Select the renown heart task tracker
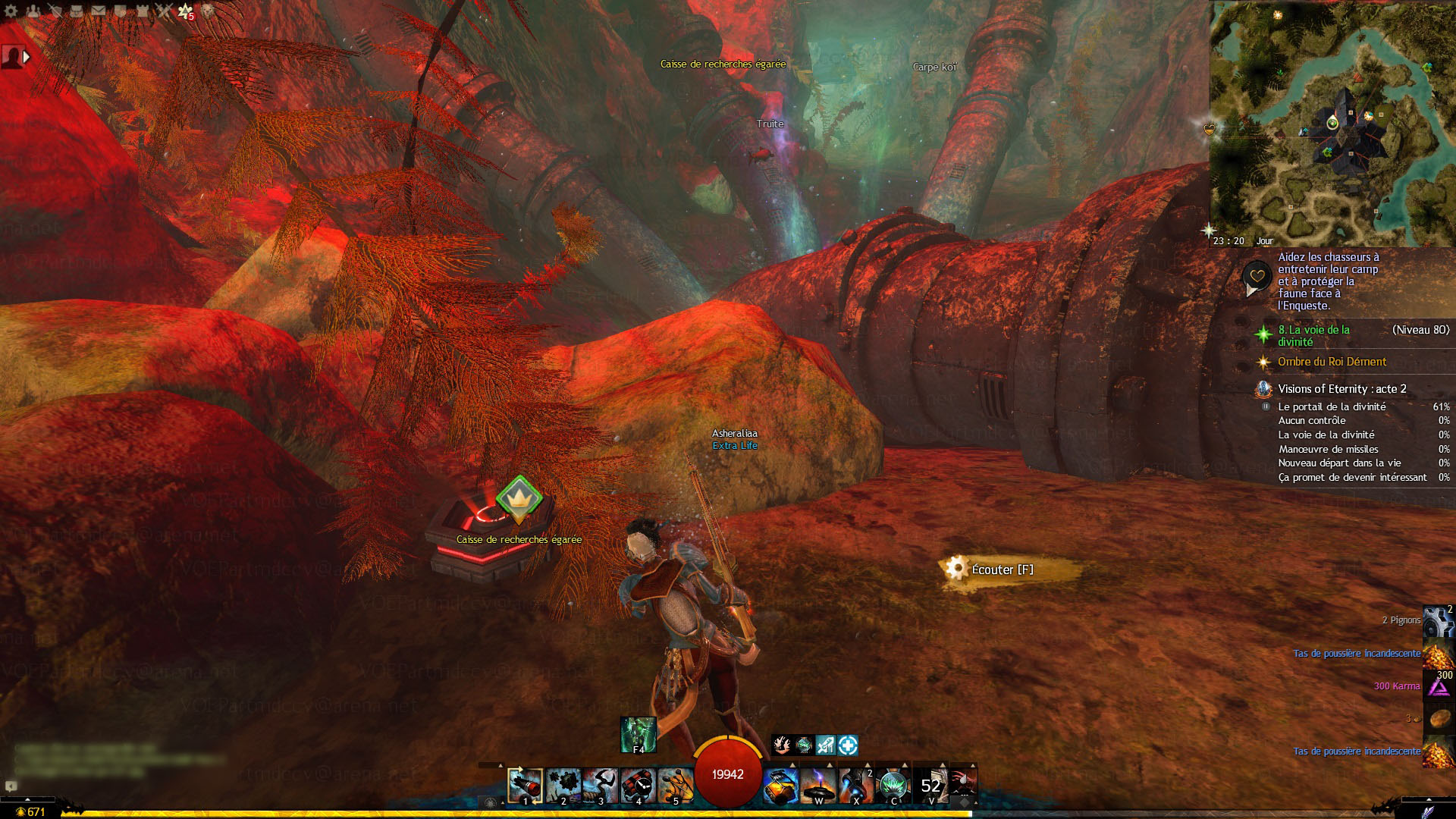The width and height of the screenshot is (1456, 819). click(x=1257, y=276)
